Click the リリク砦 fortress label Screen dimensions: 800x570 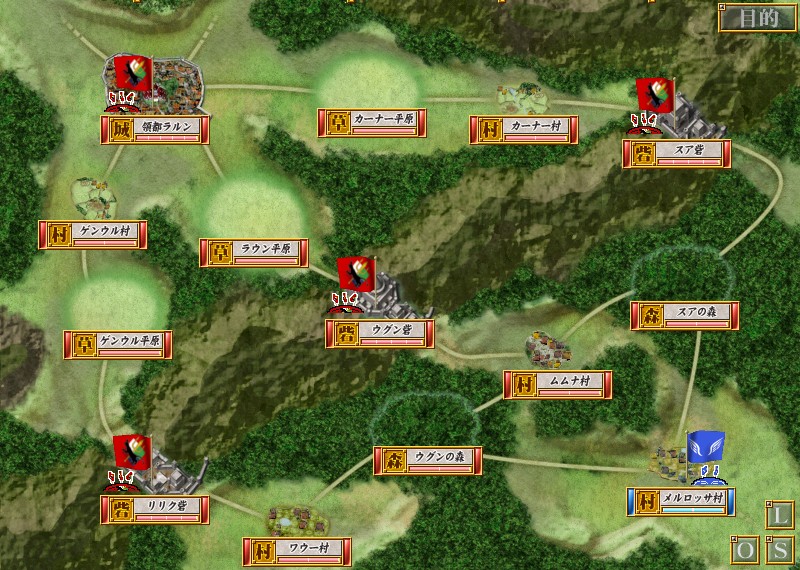pos(155,508)
